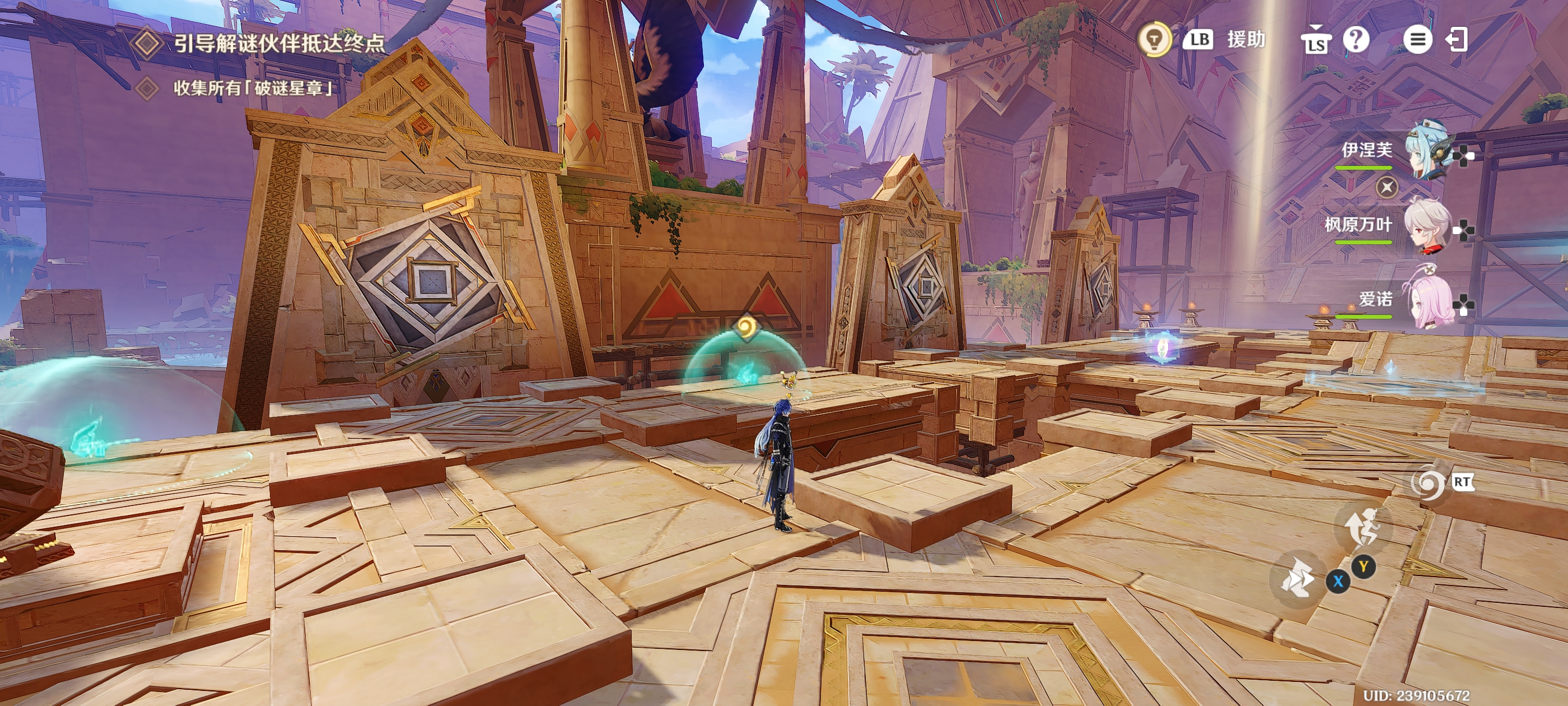Select 枫原万叶 portrait in party list
The width and height of the screenshot is (1568, 706).
[x=1427, y=225]
